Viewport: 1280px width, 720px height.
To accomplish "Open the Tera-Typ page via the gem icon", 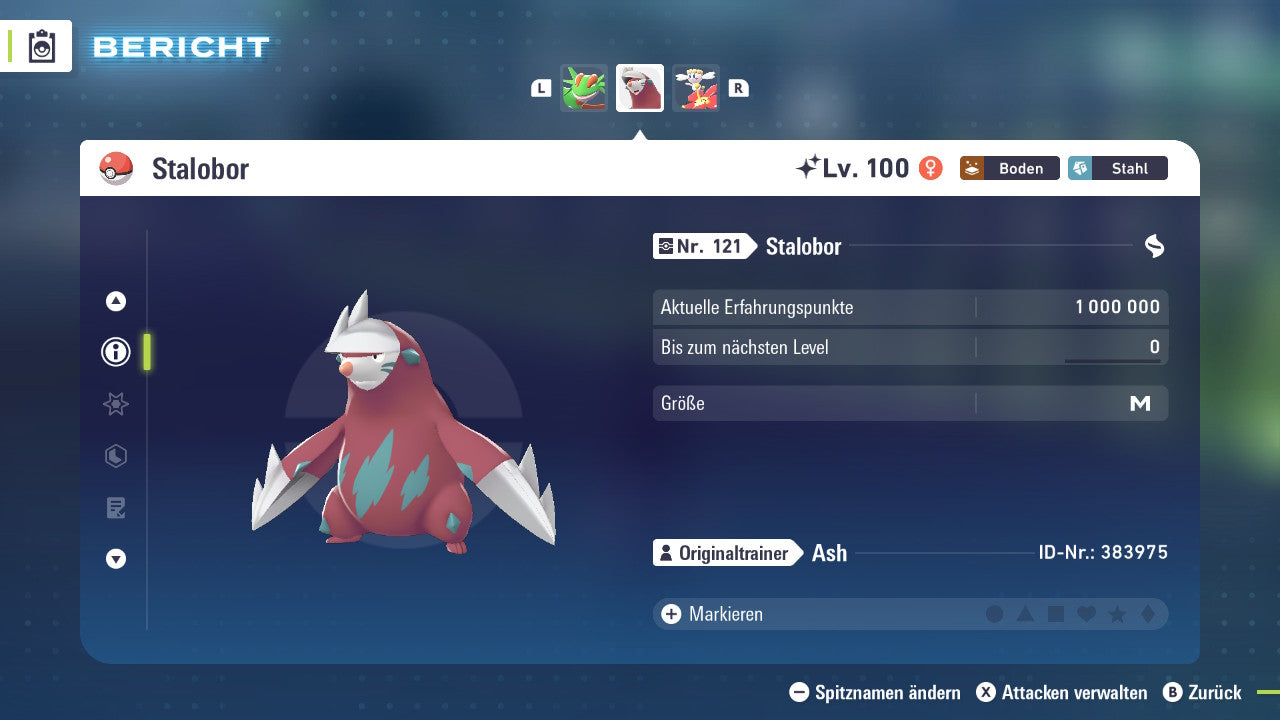I will 116,456.
